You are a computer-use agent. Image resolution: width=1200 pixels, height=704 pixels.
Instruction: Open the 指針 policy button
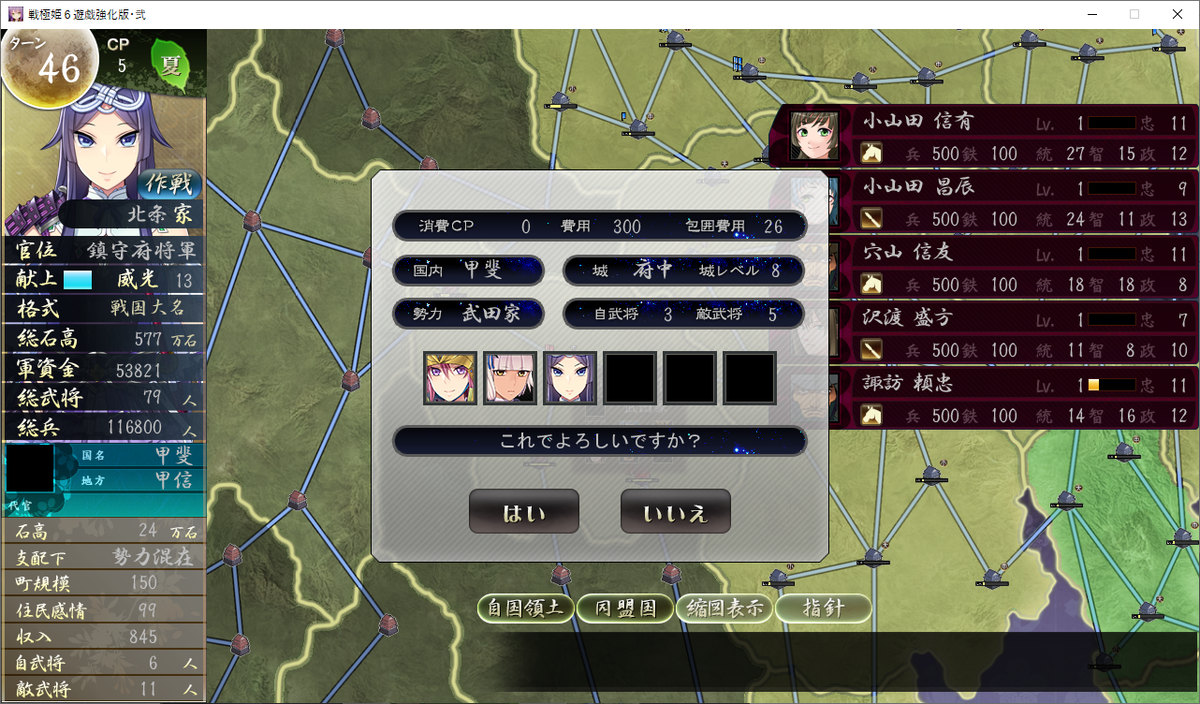pos(823,608)
